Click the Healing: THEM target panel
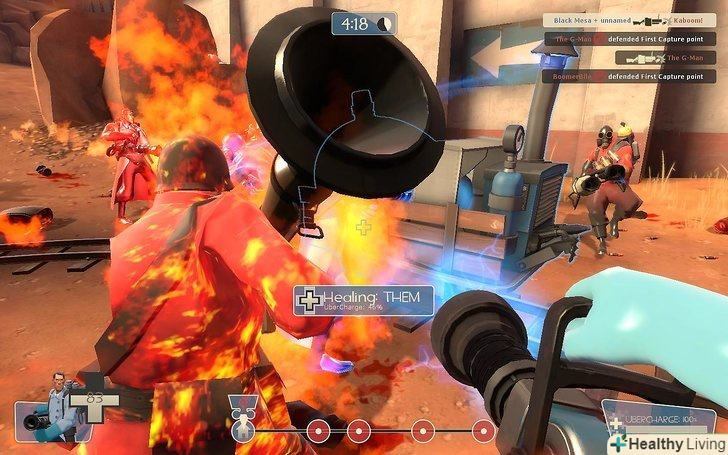The width and height of the screenshot is (728, 455). 363,300
